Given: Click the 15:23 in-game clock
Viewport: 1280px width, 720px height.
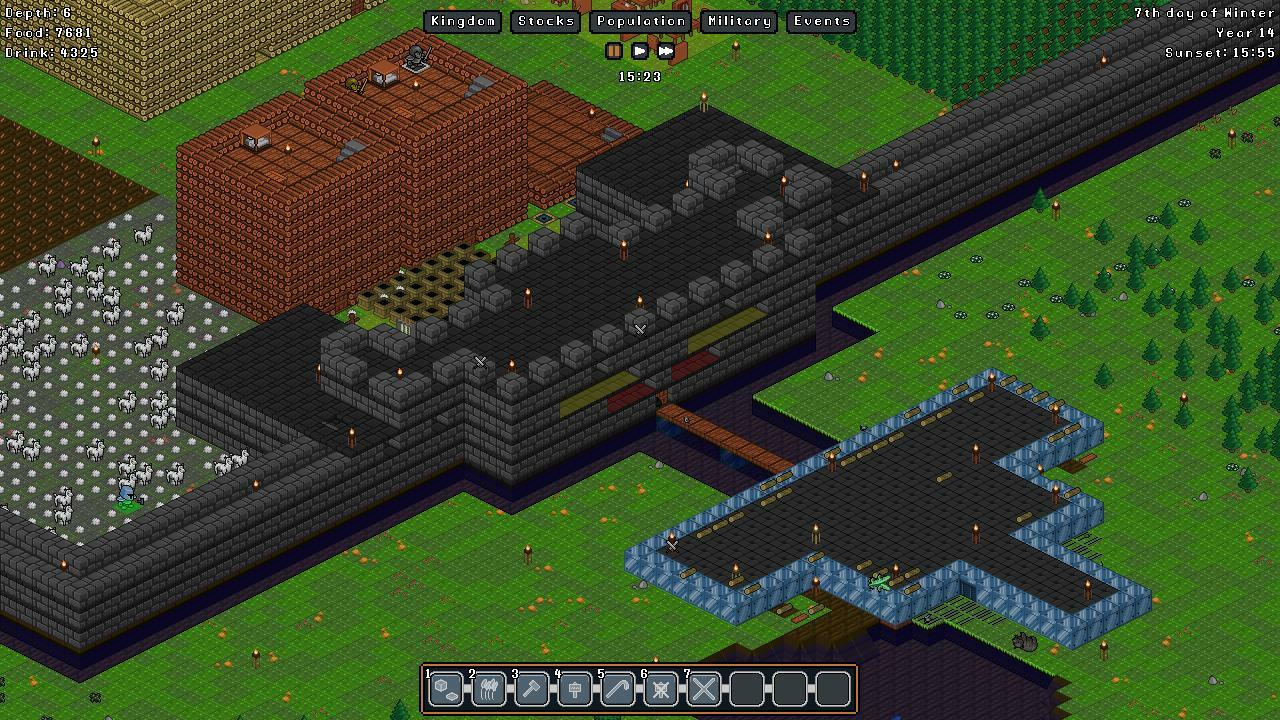Looking at the screenshot, I should coord(640,76).
